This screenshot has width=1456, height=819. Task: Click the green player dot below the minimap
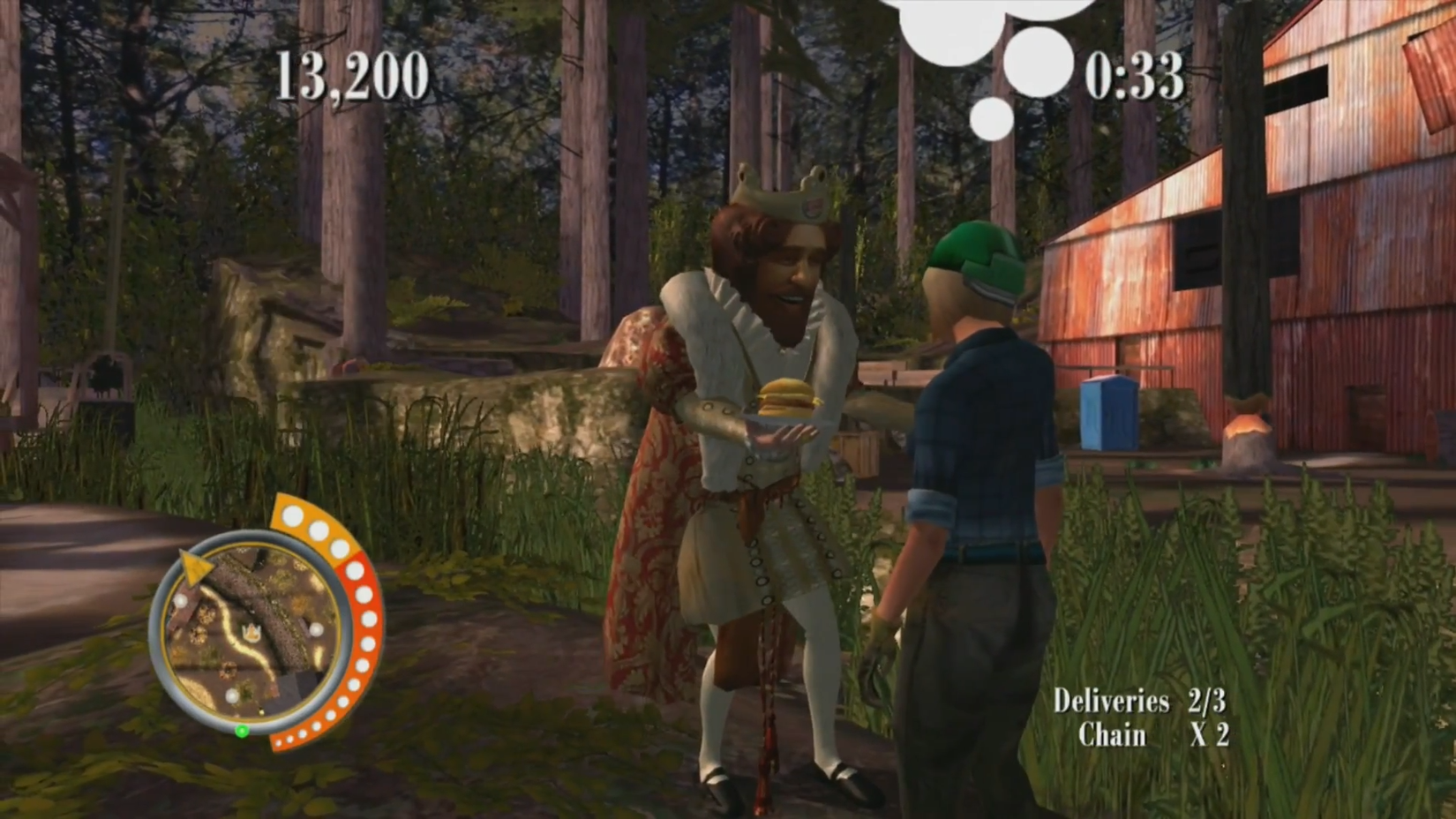pos(242,731)
